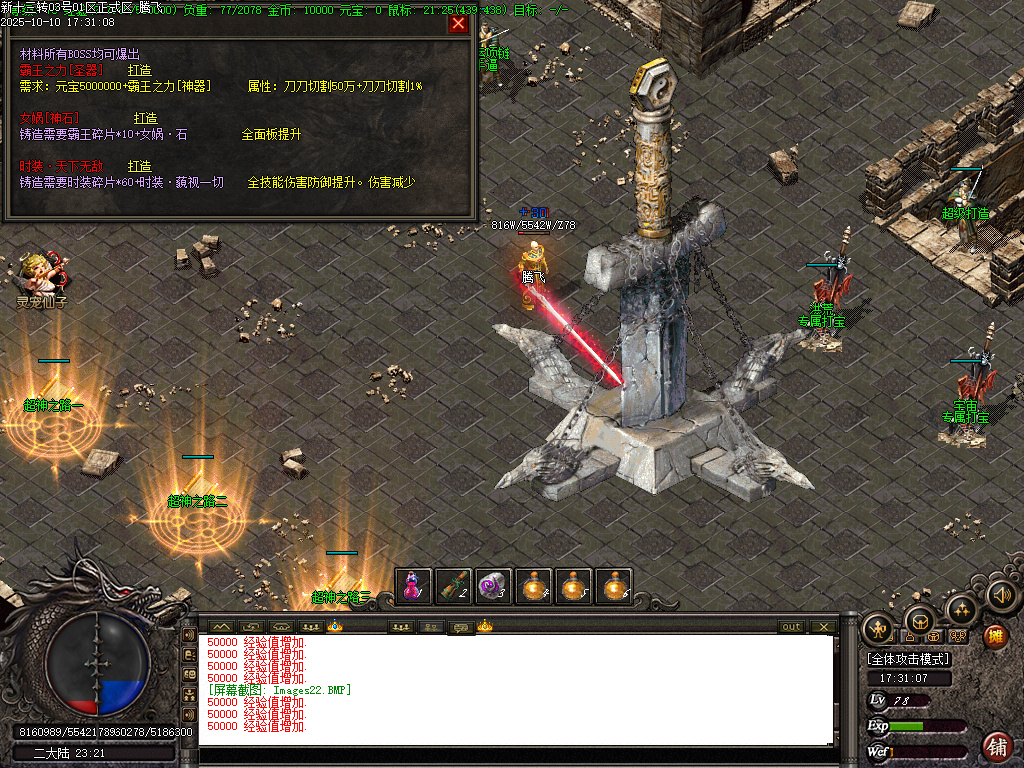Switch the 全体攻击模式 attack mode label
This screenshot has width=1024, height=768.
click(909, 659)
